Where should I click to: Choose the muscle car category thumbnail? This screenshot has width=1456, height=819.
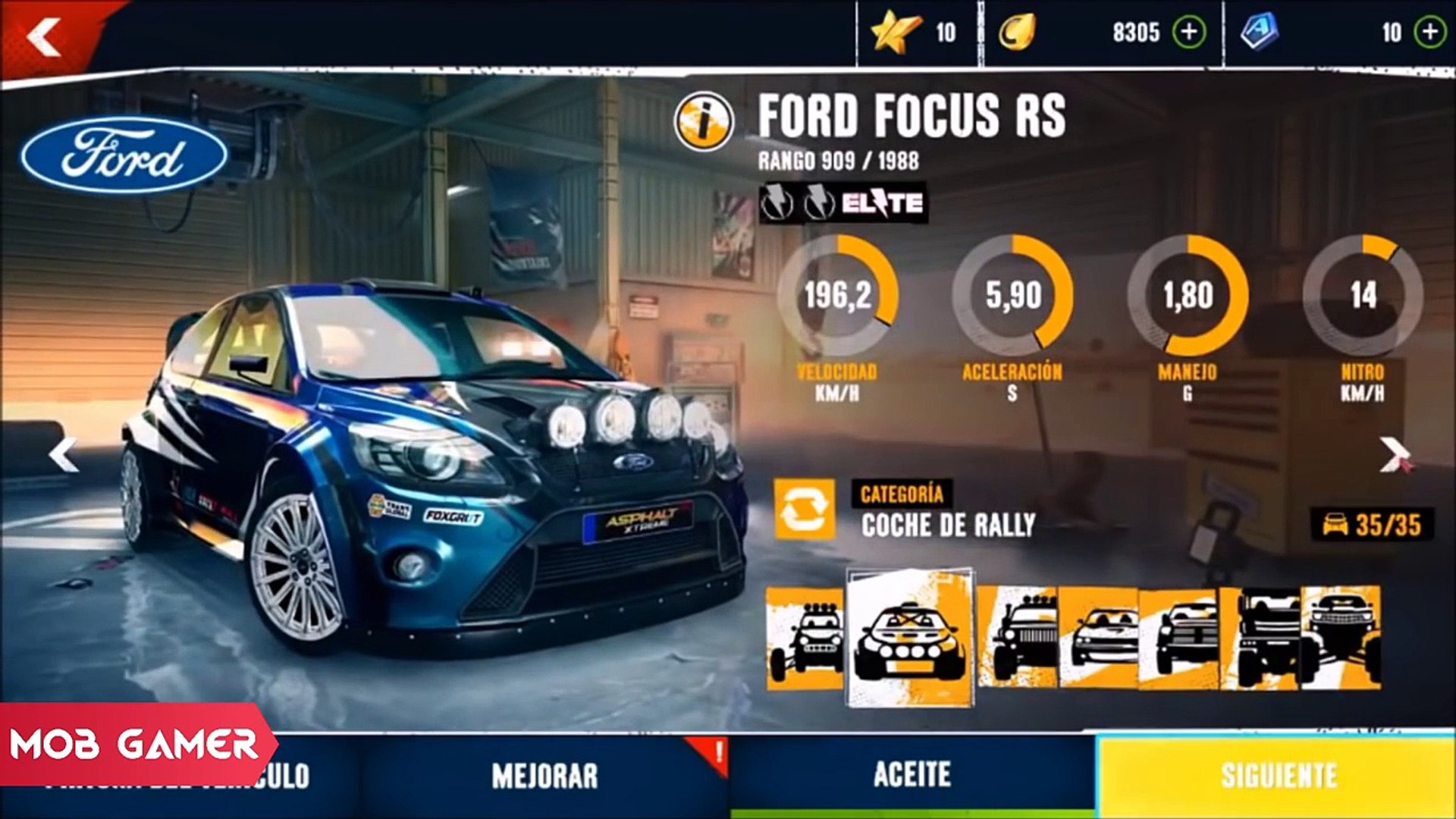(1099, 639)
